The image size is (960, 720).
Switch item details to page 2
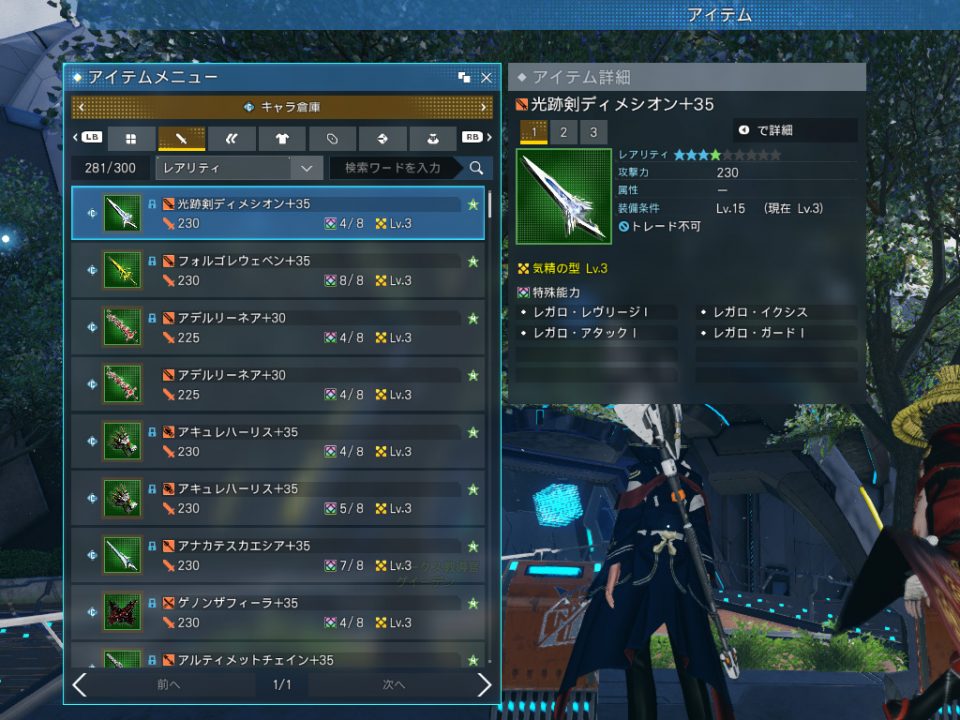point(563,132)
